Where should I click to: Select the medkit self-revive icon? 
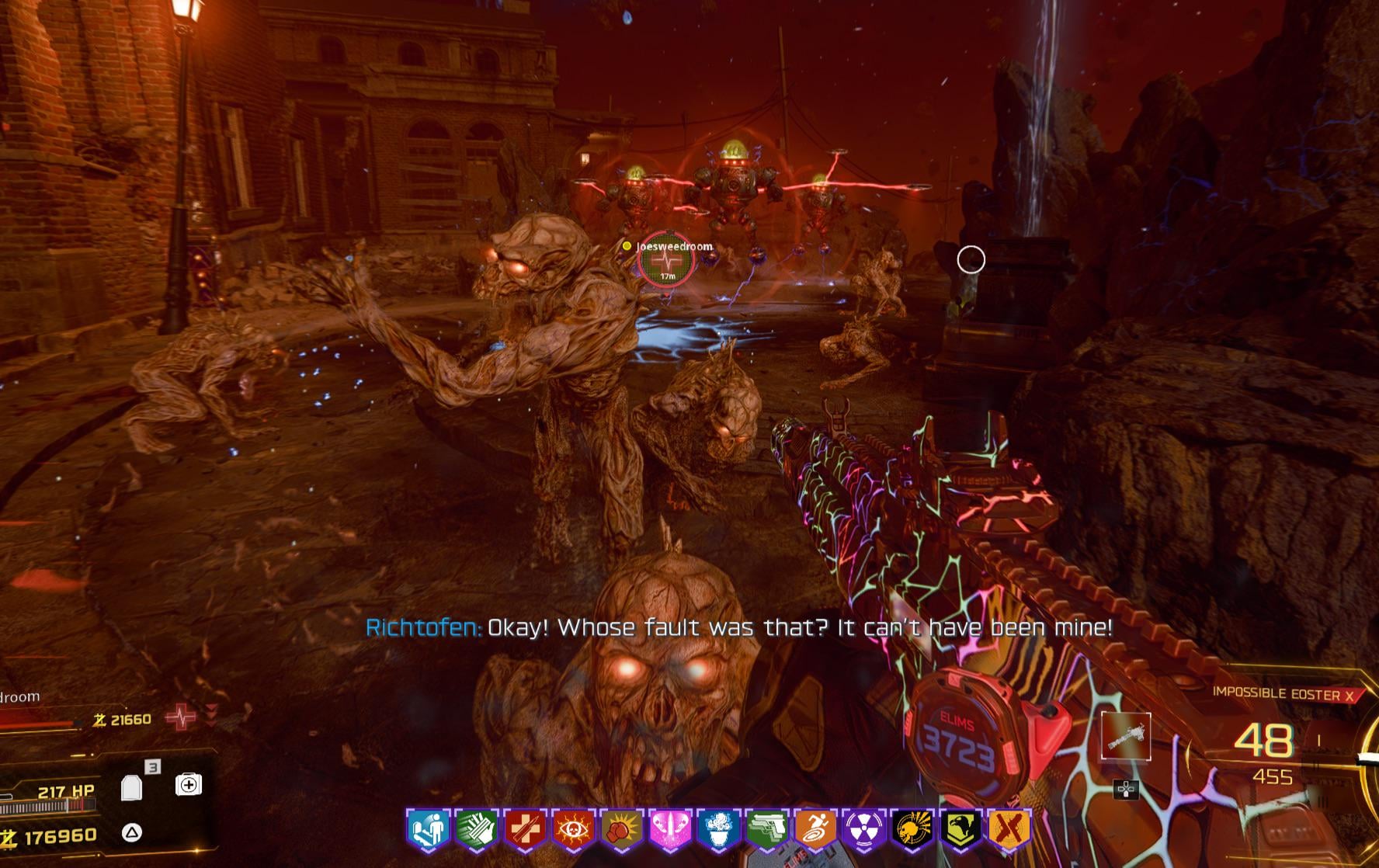tap(189, 785)
